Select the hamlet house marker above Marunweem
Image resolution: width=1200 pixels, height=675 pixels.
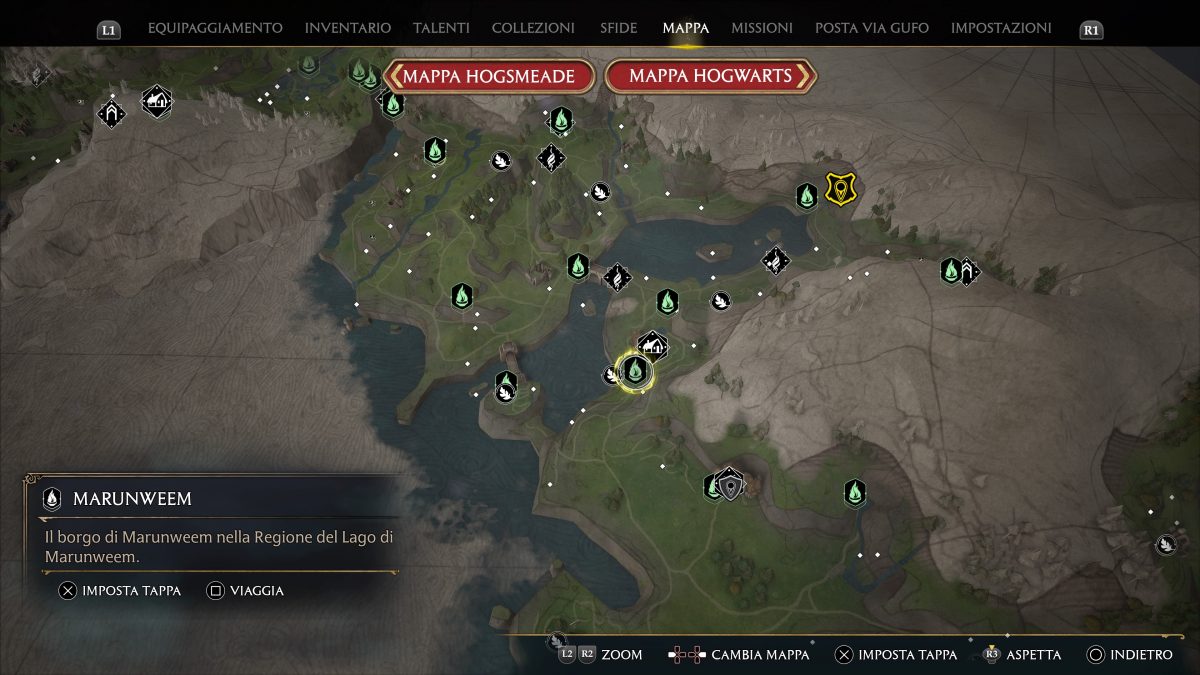point(653,346)
